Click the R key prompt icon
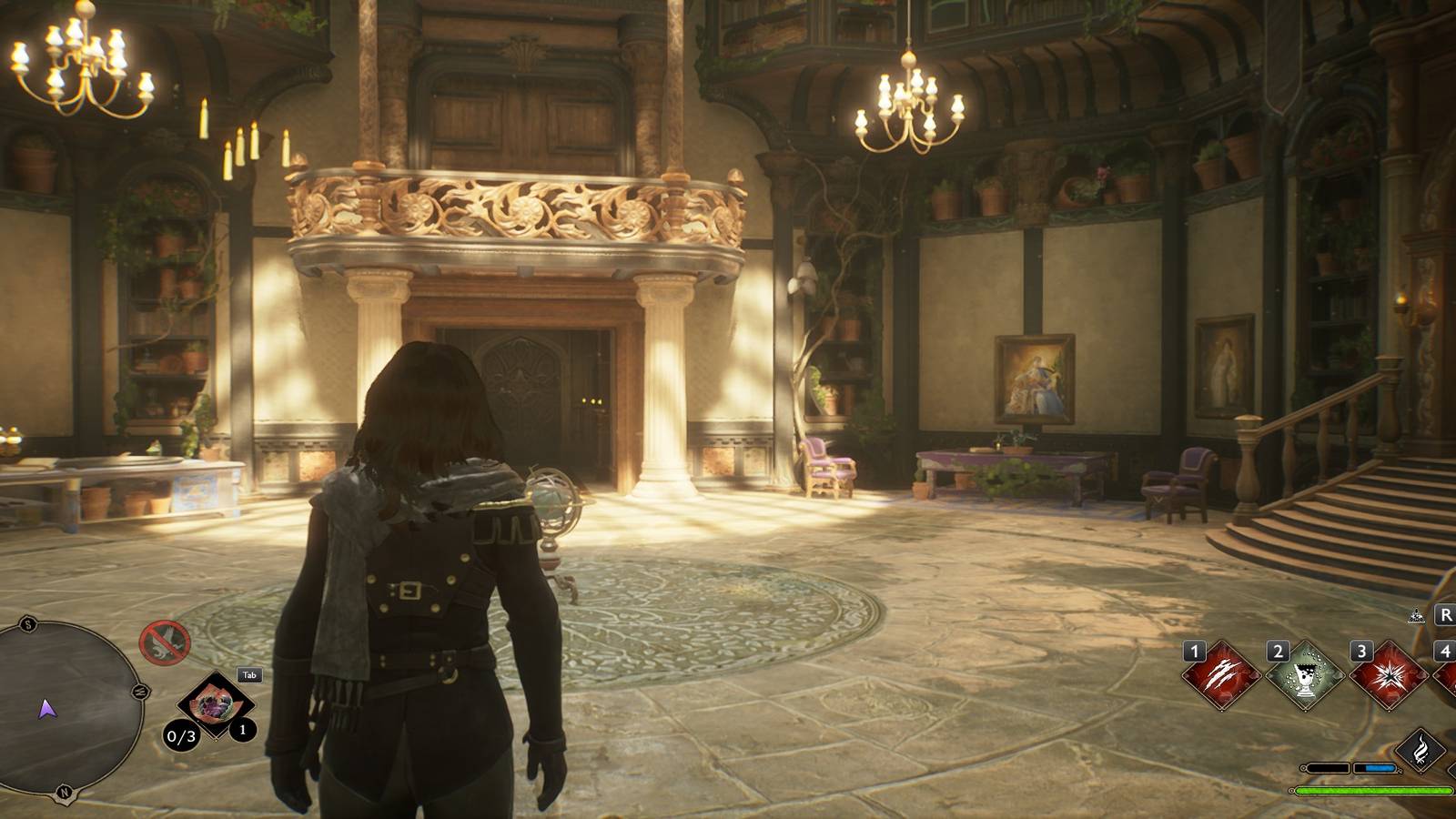 coord(1445,614)
